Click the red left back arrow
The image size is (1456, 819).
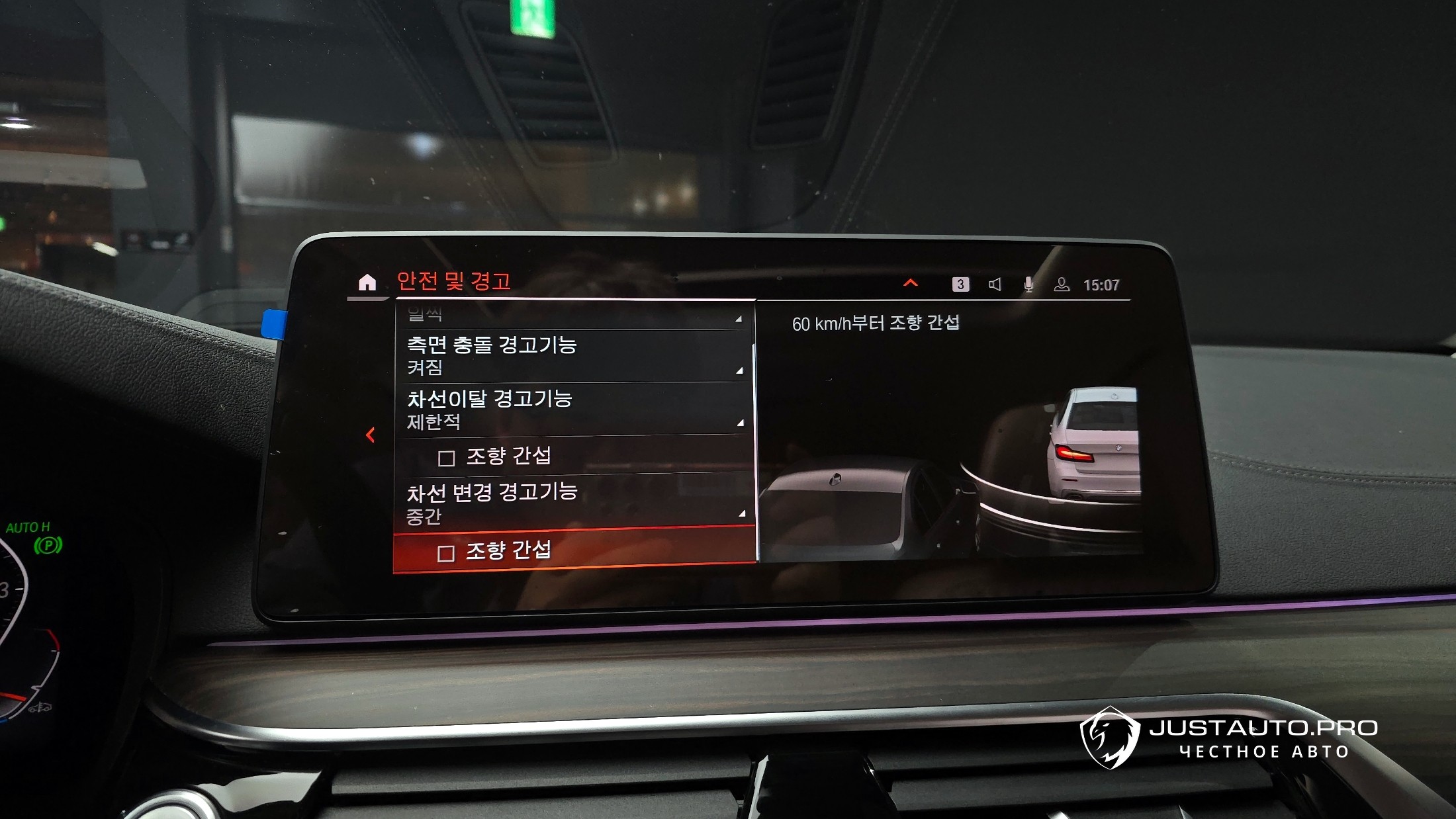click(x=371, y=435)
